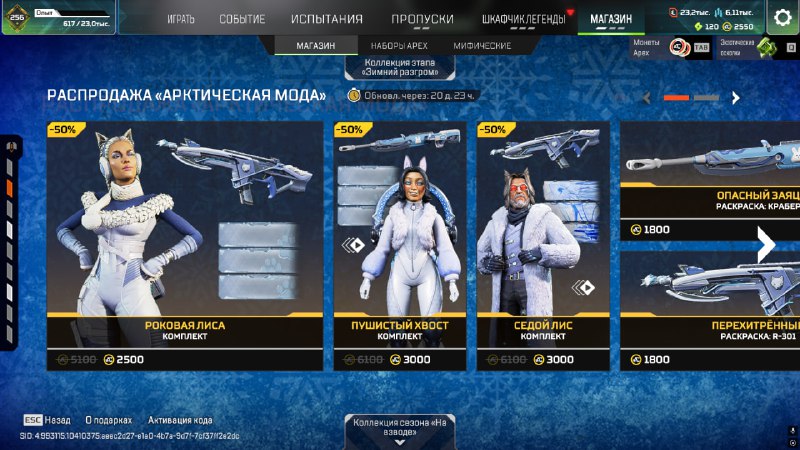Select the top МАГАЗИН navigation tab
This screenshot has width=800, height=450.
click(x=611, y=19)
